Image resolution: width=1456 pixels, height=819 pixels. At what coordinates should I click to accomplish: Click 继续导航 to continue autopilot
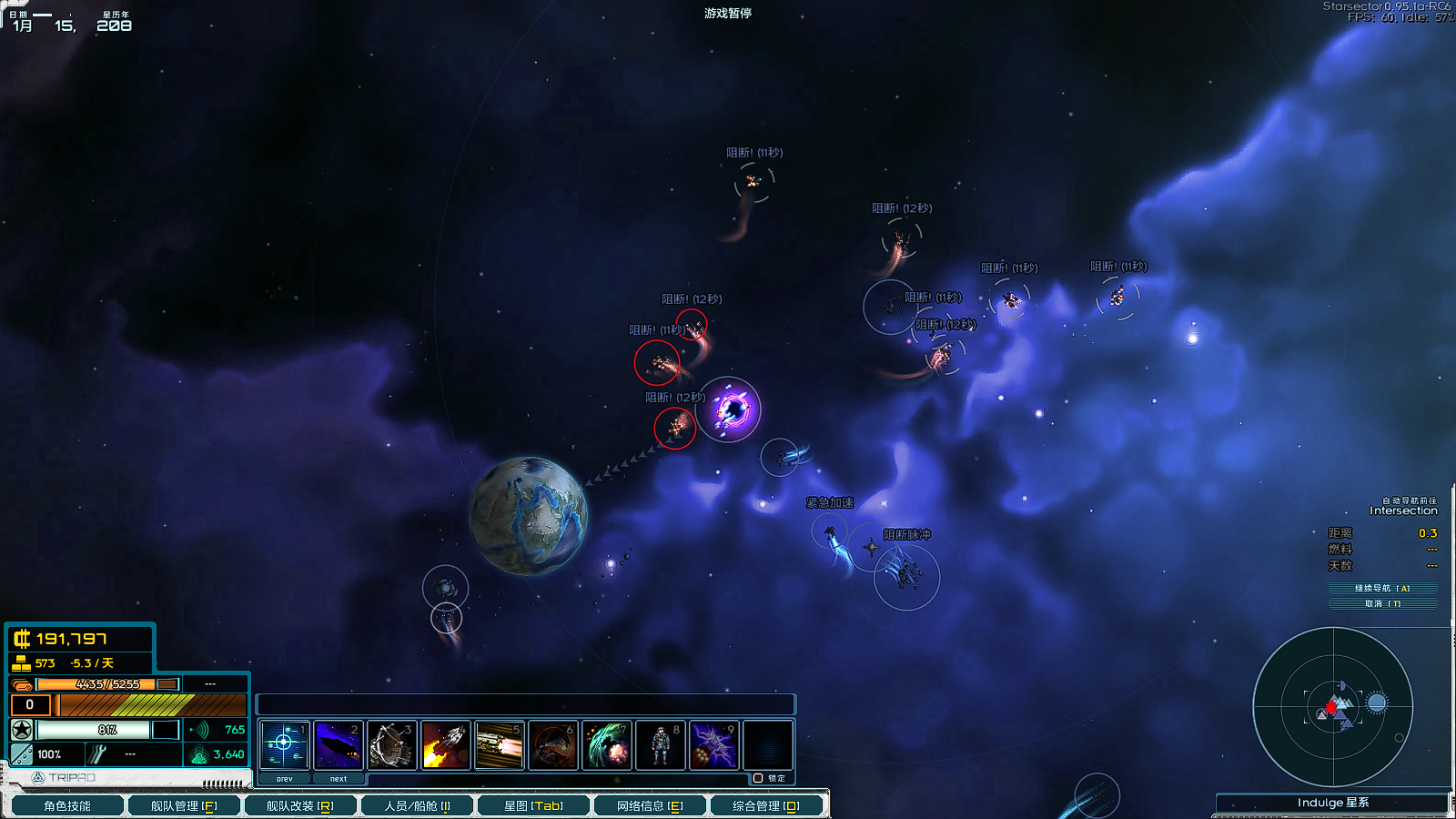pos(1382,589)
